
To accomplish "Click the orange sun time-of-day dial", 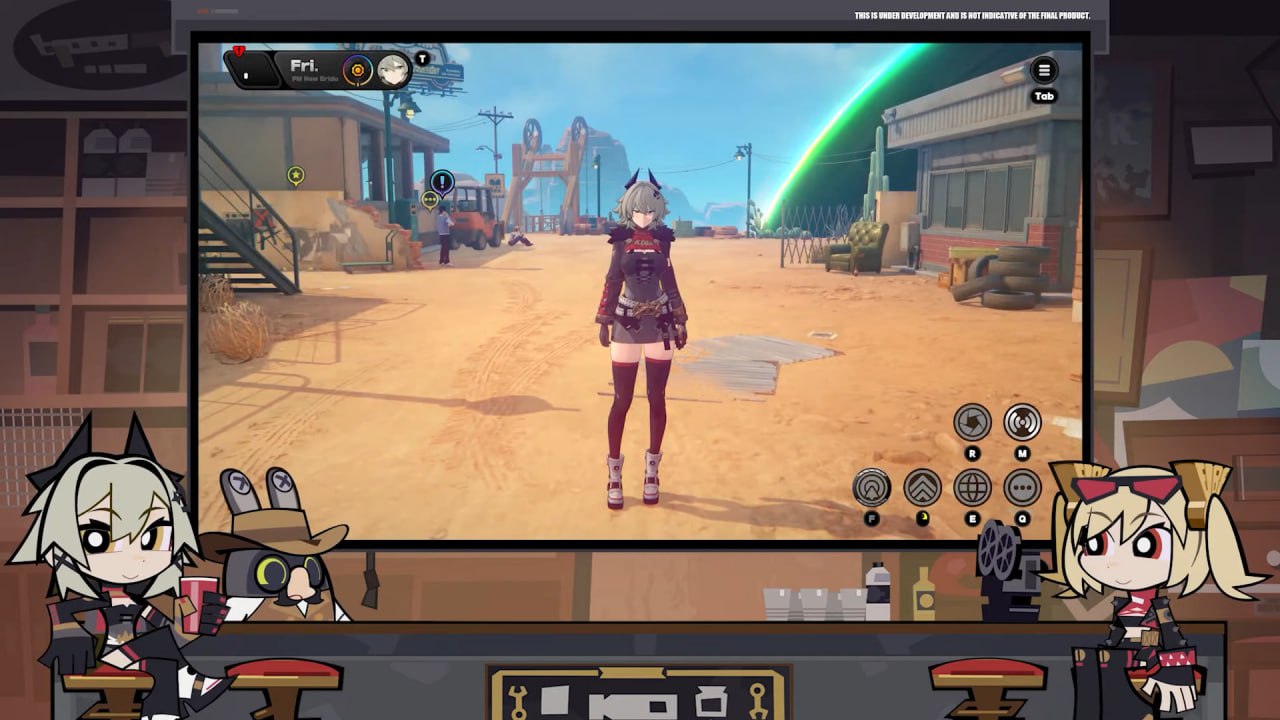I will point(357,69).
